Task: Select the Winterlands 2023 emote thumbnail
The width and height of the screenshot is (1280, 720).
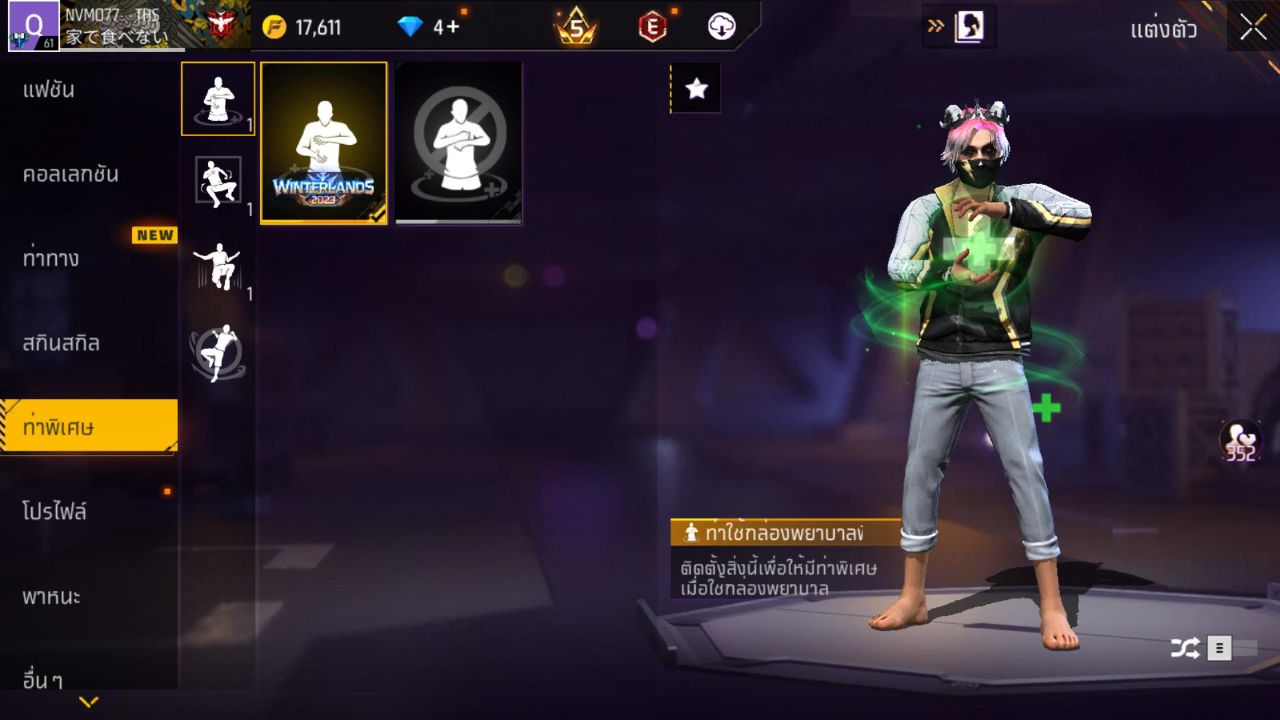Action: 322,143
